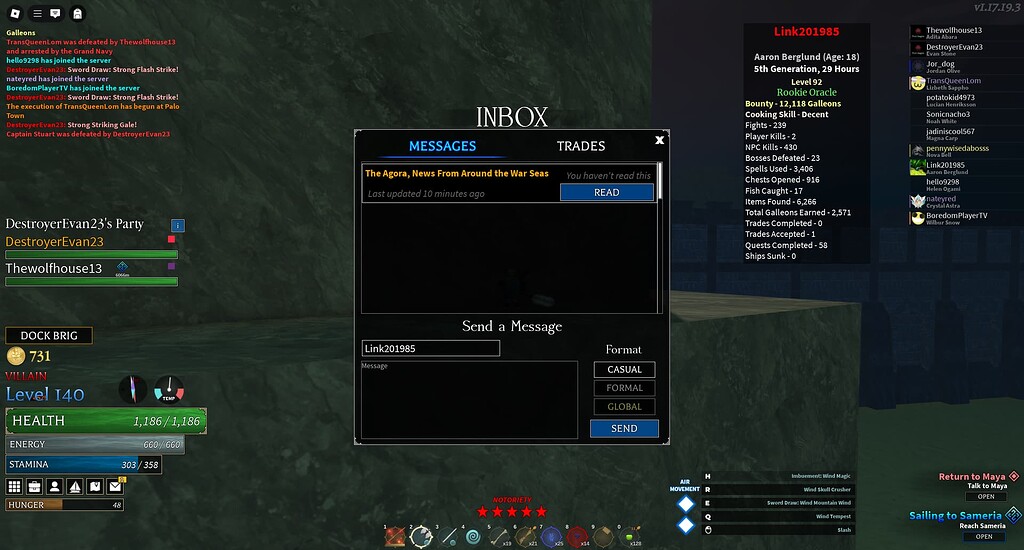Open the mail envelope icon
1024x550 pixels.
(x=115, y=487)
